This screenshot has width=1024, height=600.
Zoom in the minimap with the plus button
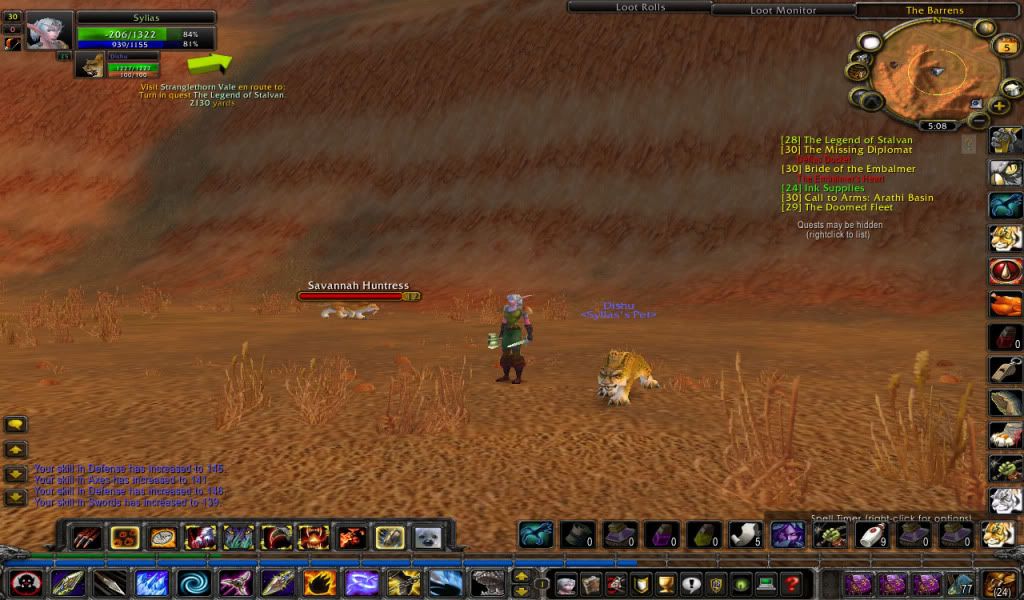[999, 105]
